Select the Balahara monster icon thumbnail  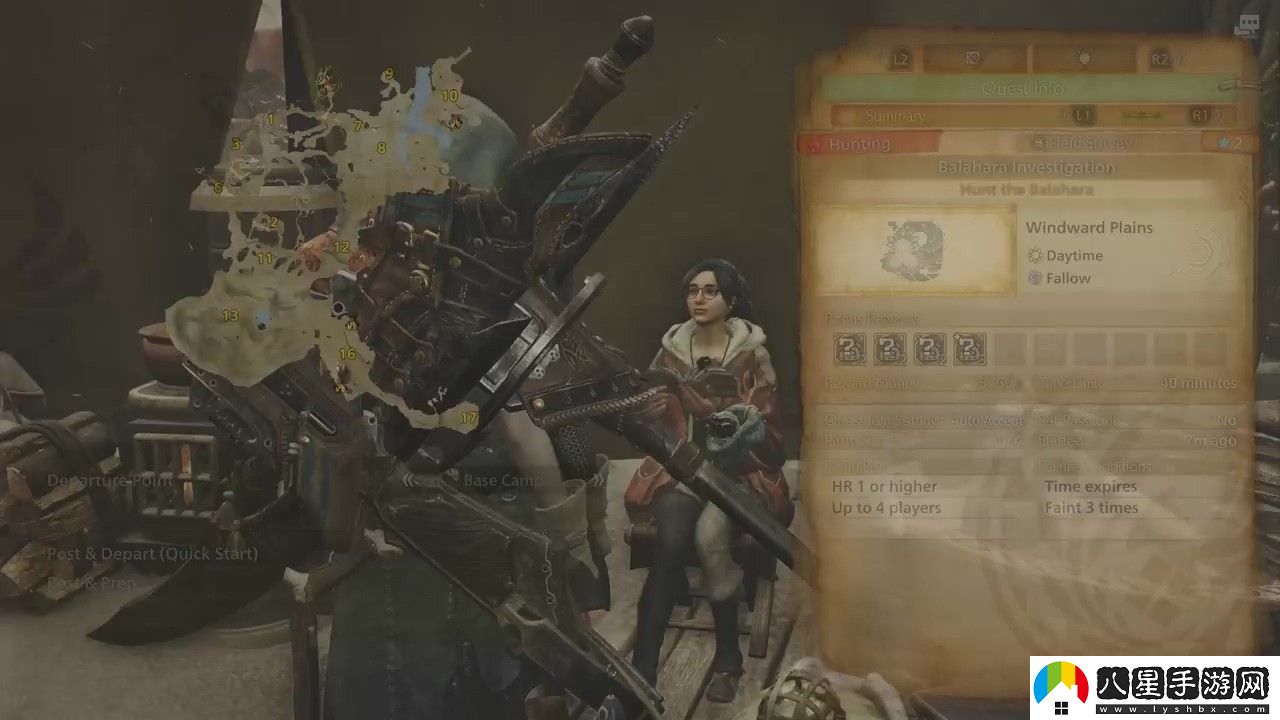click(912, 250)
